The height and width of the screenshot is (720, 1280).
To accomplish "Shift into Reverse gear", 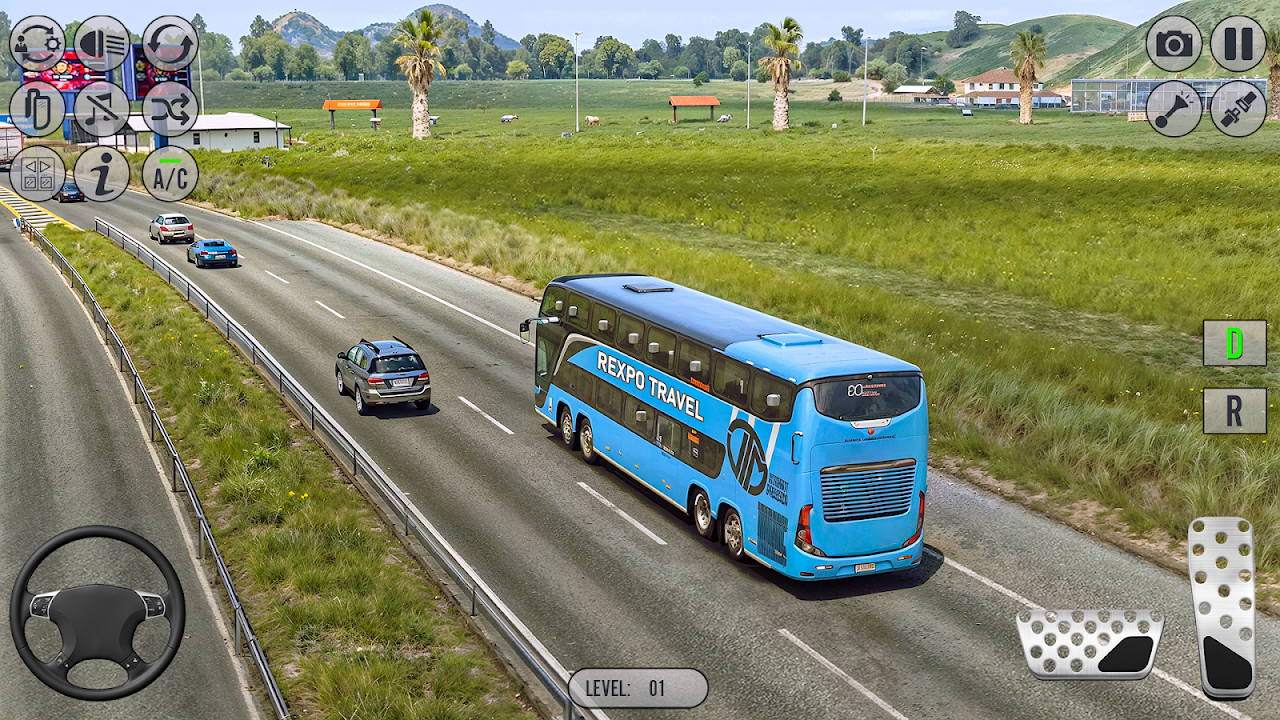I will click(1234, 411).
